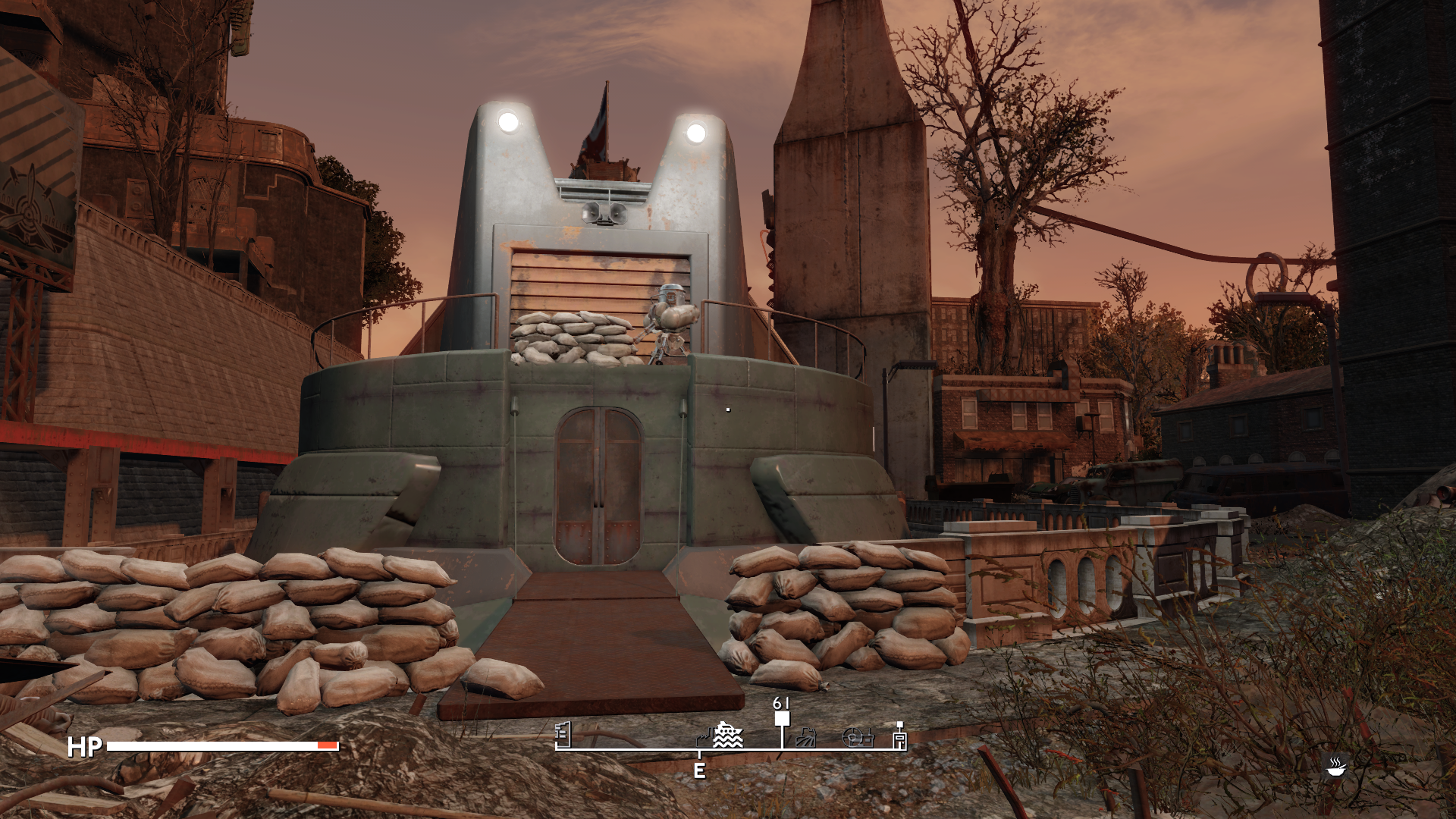Screen dimensions: 1456x819
Task: Select the building marker at compass left end
Action: pos(563,734)
